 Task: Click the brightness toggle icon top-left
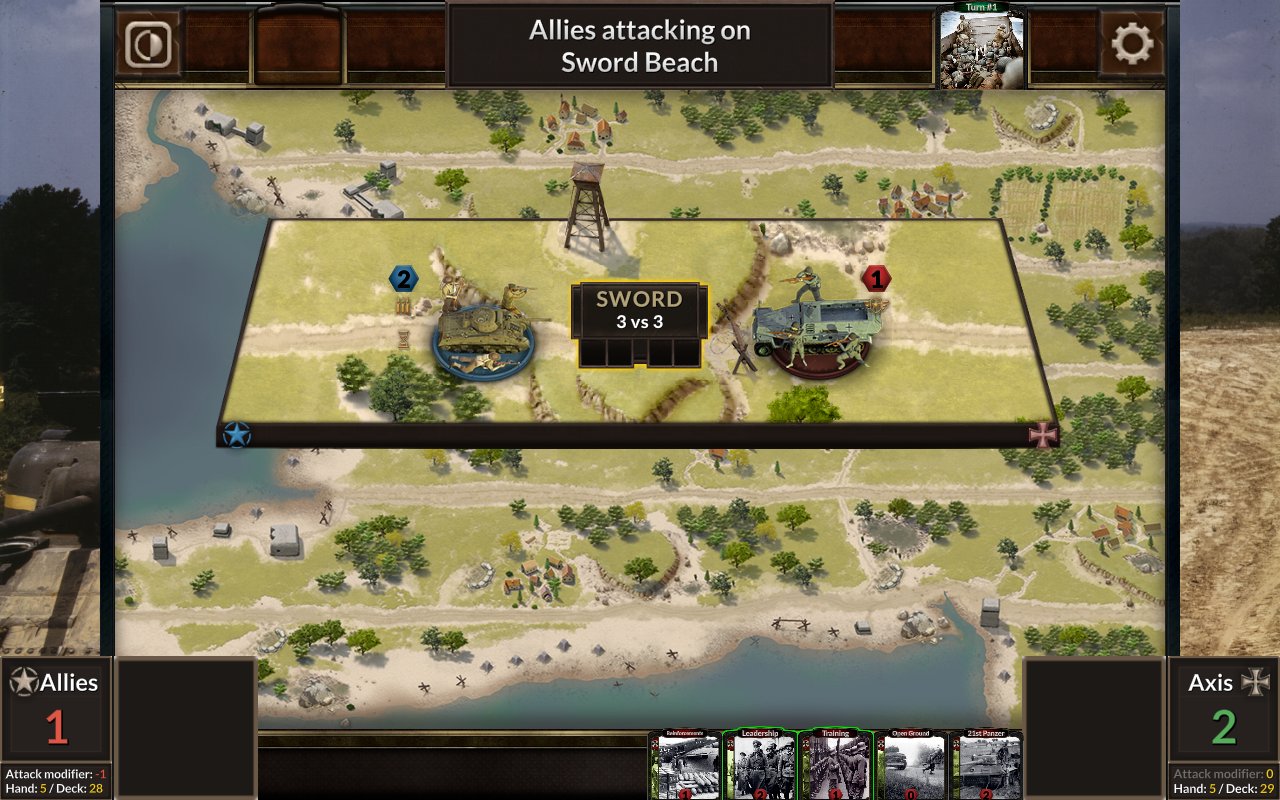pos(147,44)
